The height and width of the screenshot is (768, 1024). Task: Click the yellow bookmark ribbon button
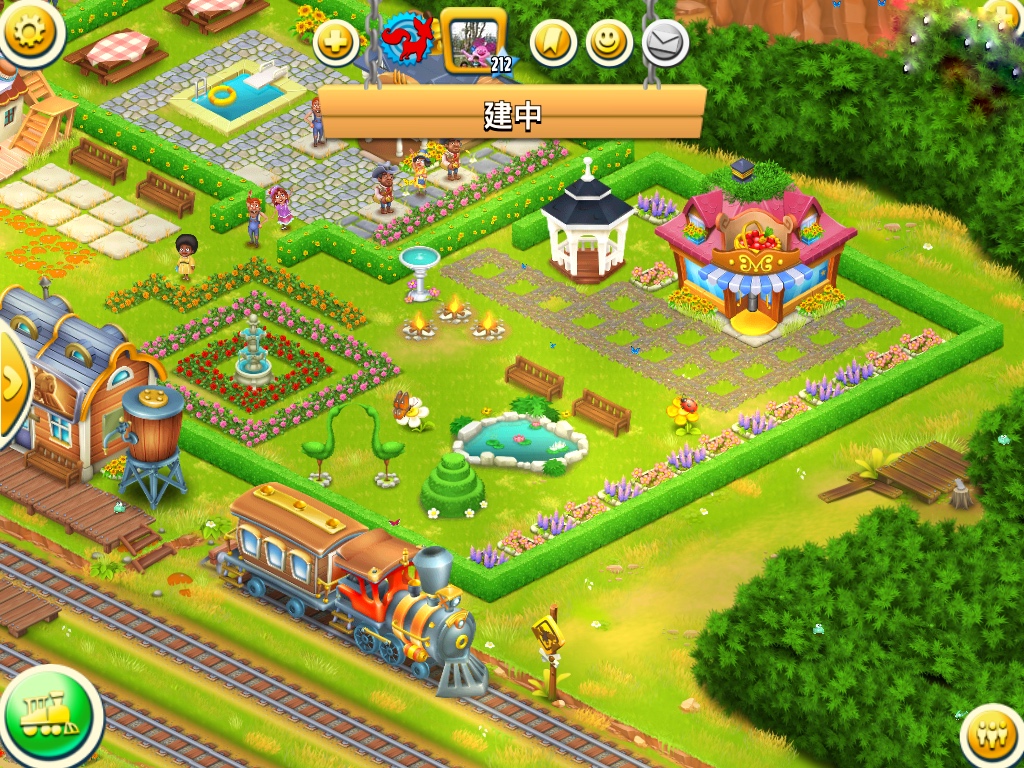click(x=553, y=43)
